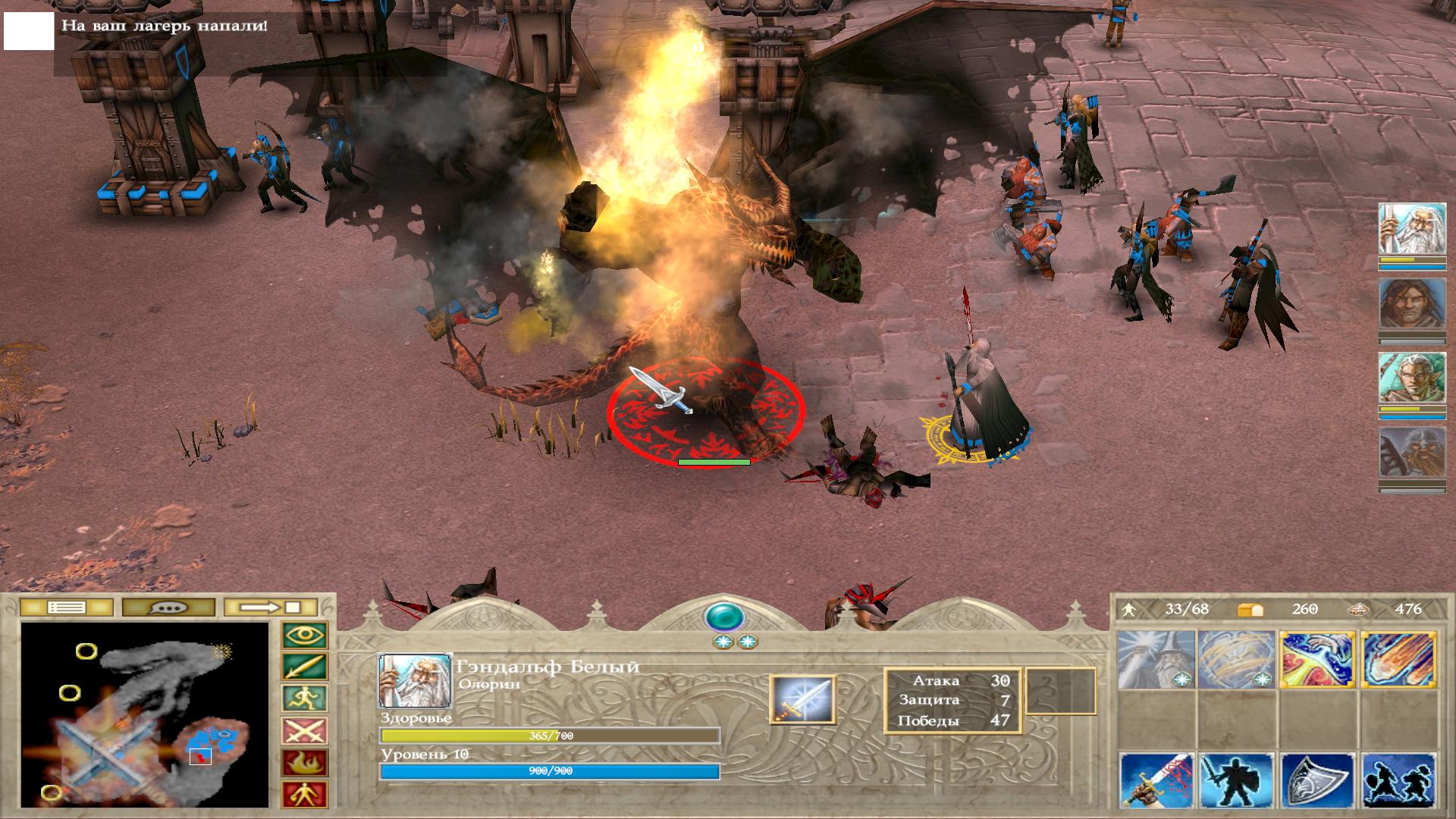Image resolution: width=1456 pixels, height=819 pixels.
Task: Activate the red flame stance button
Action: (305, 763)
